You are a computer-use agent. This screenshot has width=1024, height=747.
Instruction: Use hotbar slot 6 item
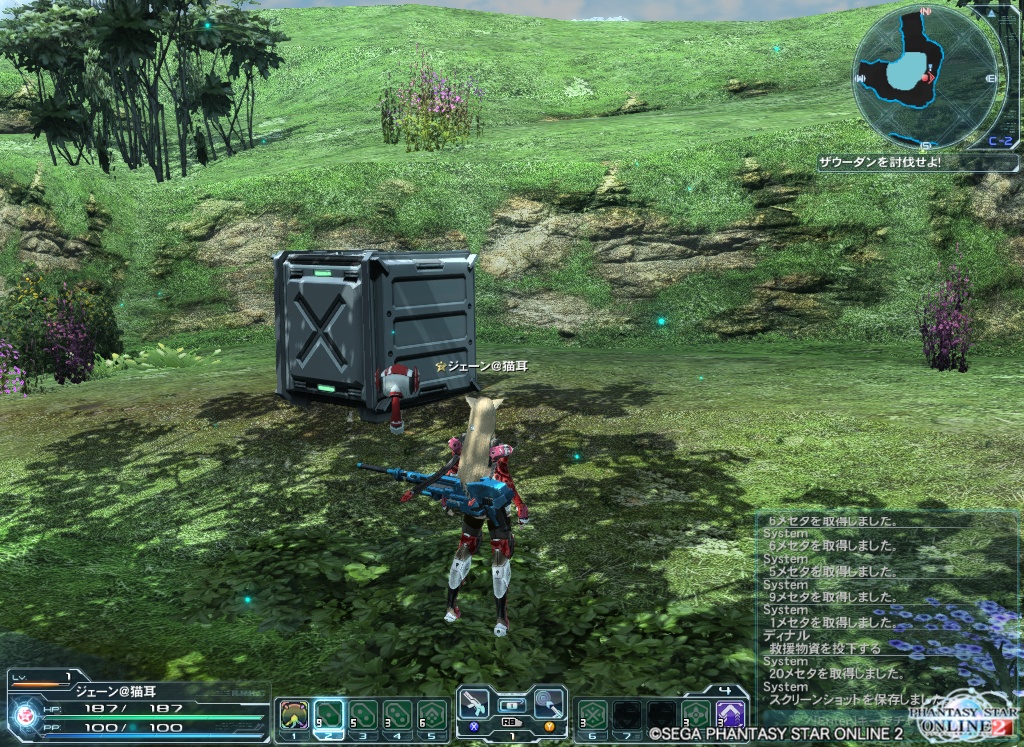[x=593, y=715]
